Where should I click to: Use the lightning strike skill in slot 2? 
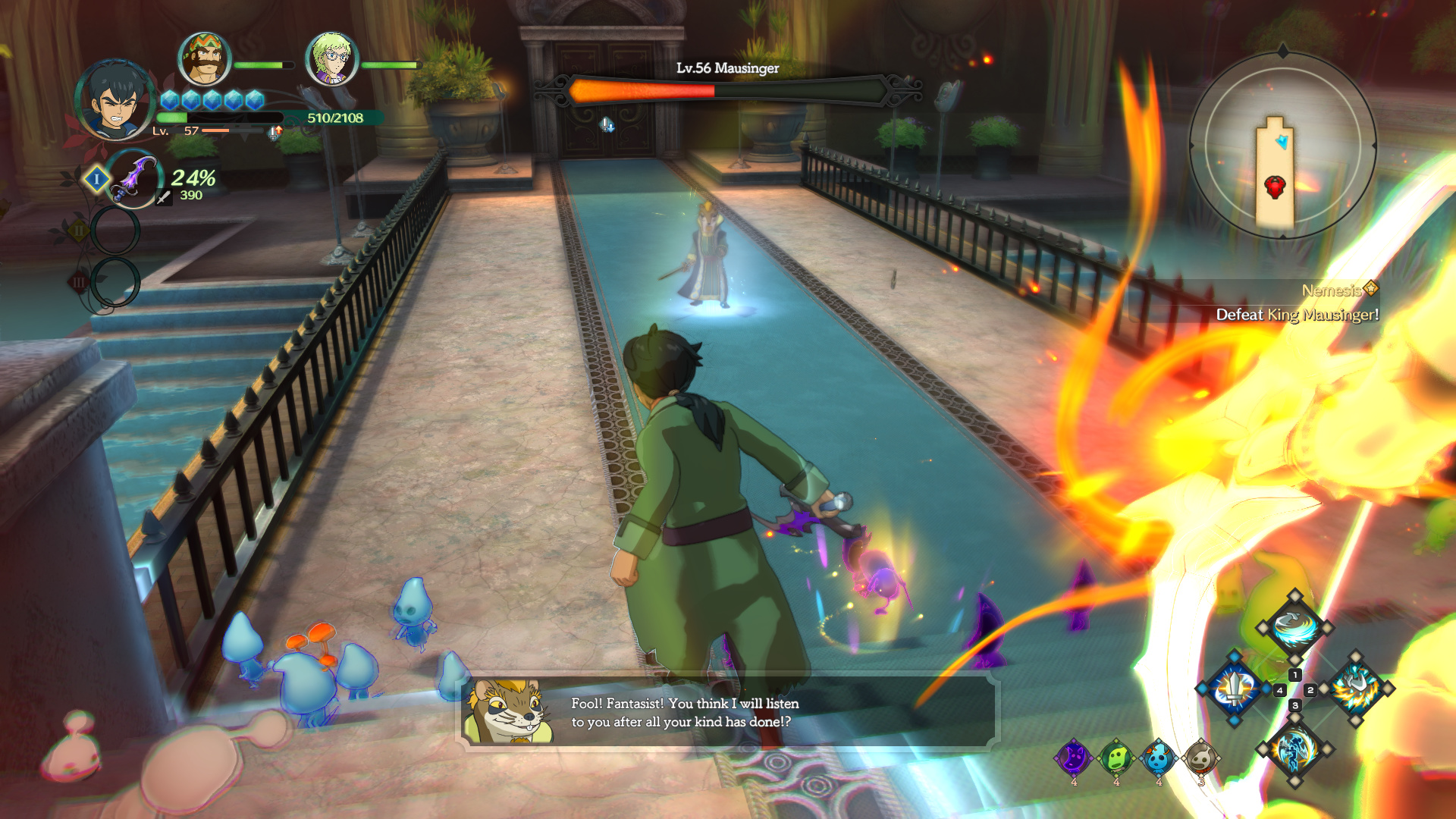(1356, 689)
